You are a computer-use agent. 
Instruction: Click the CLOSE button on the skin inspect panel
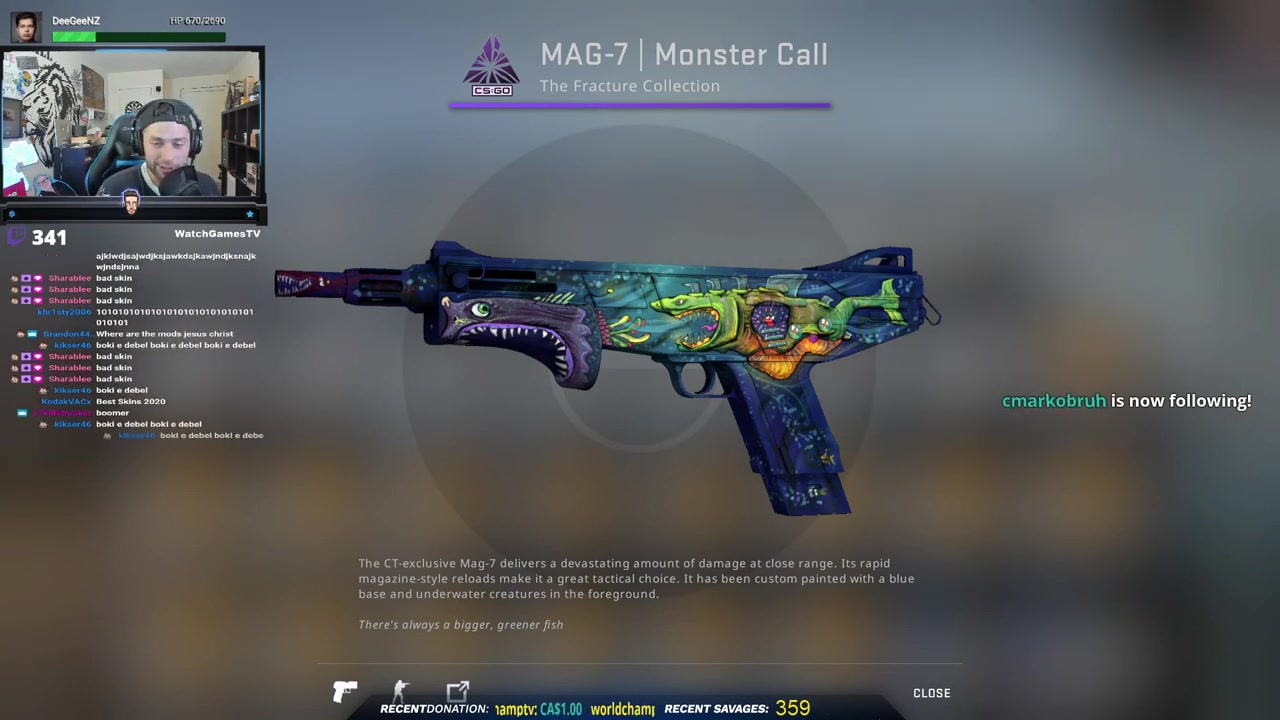click(x=931, y=692)
